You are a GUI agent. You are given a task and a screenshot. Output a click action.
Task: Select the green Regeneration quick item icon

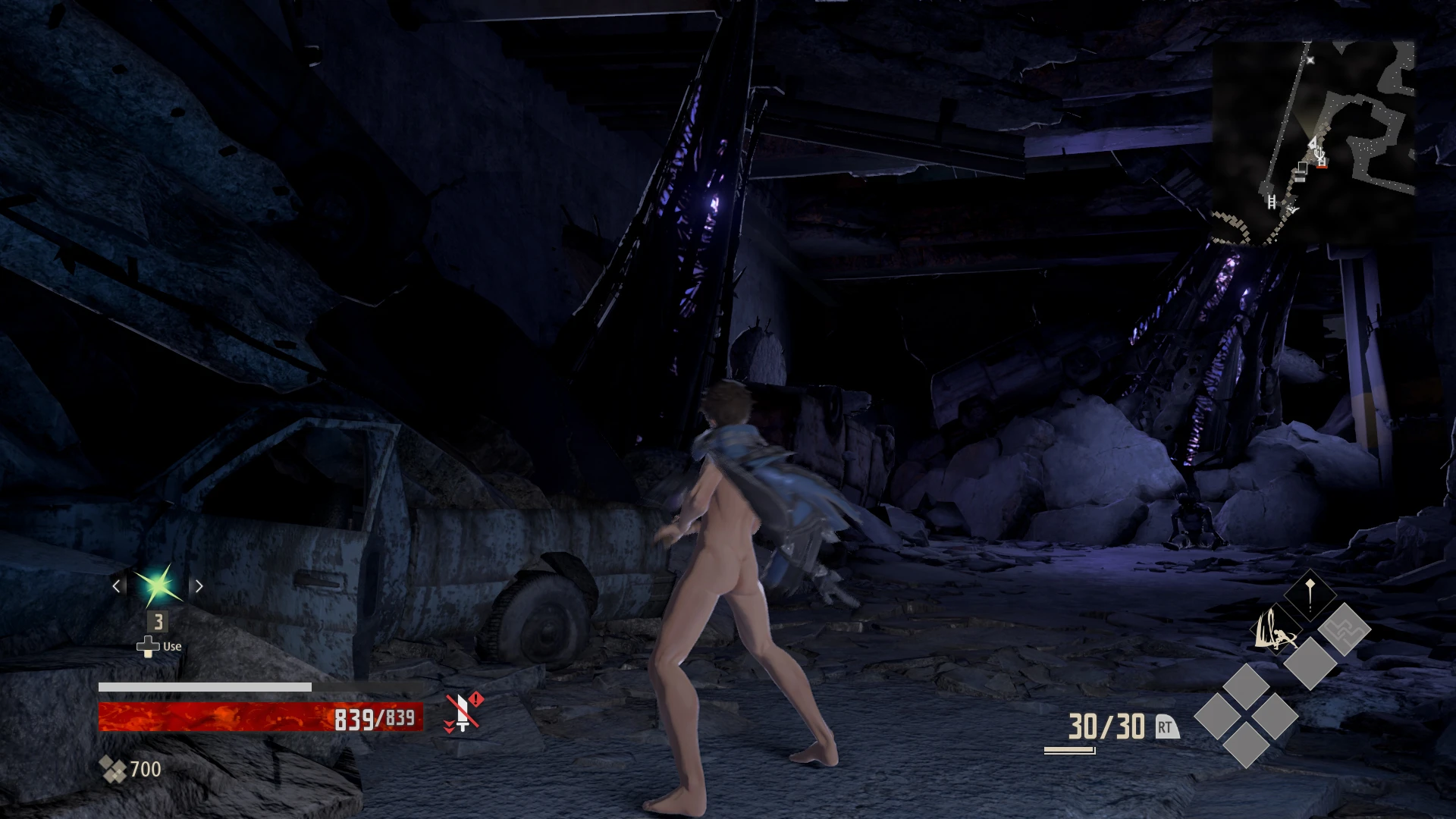click(x=158, y=585)
